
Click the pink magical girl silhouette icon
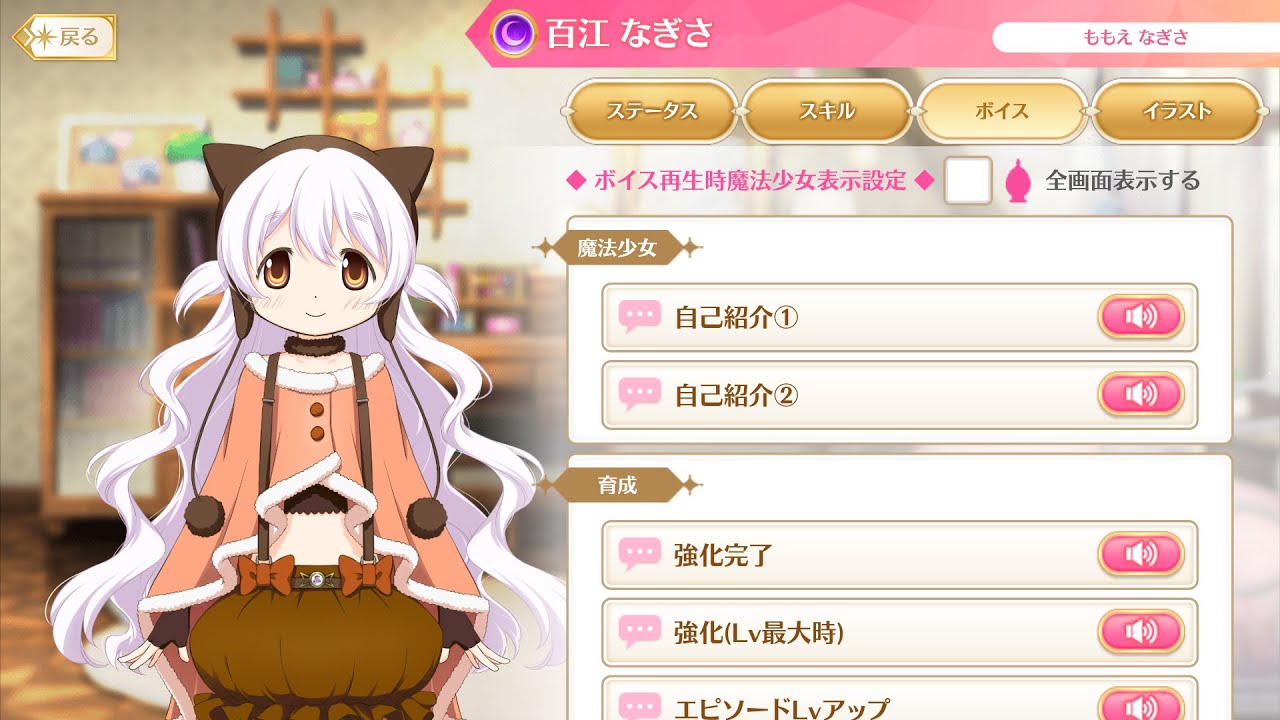pos(1017,182)
